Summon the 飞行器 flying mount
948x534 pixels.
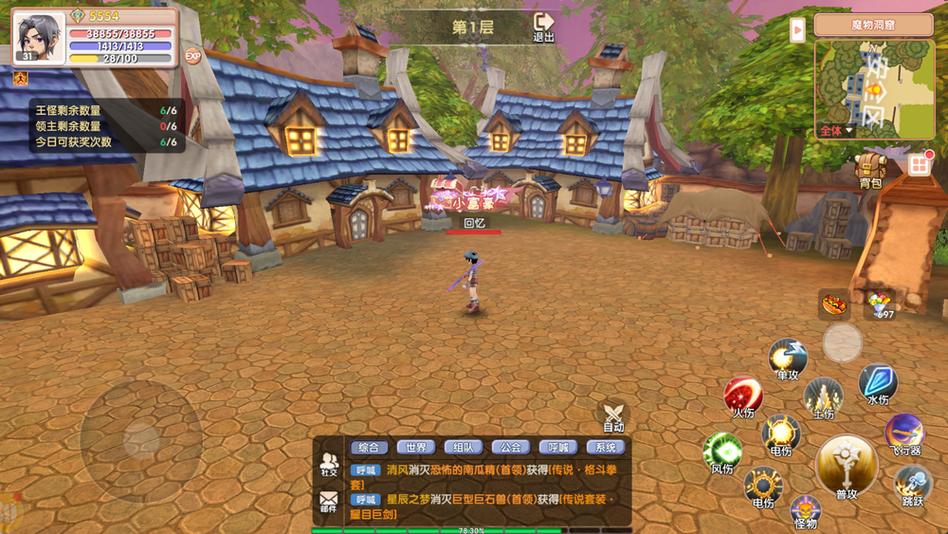pos(903,434)
